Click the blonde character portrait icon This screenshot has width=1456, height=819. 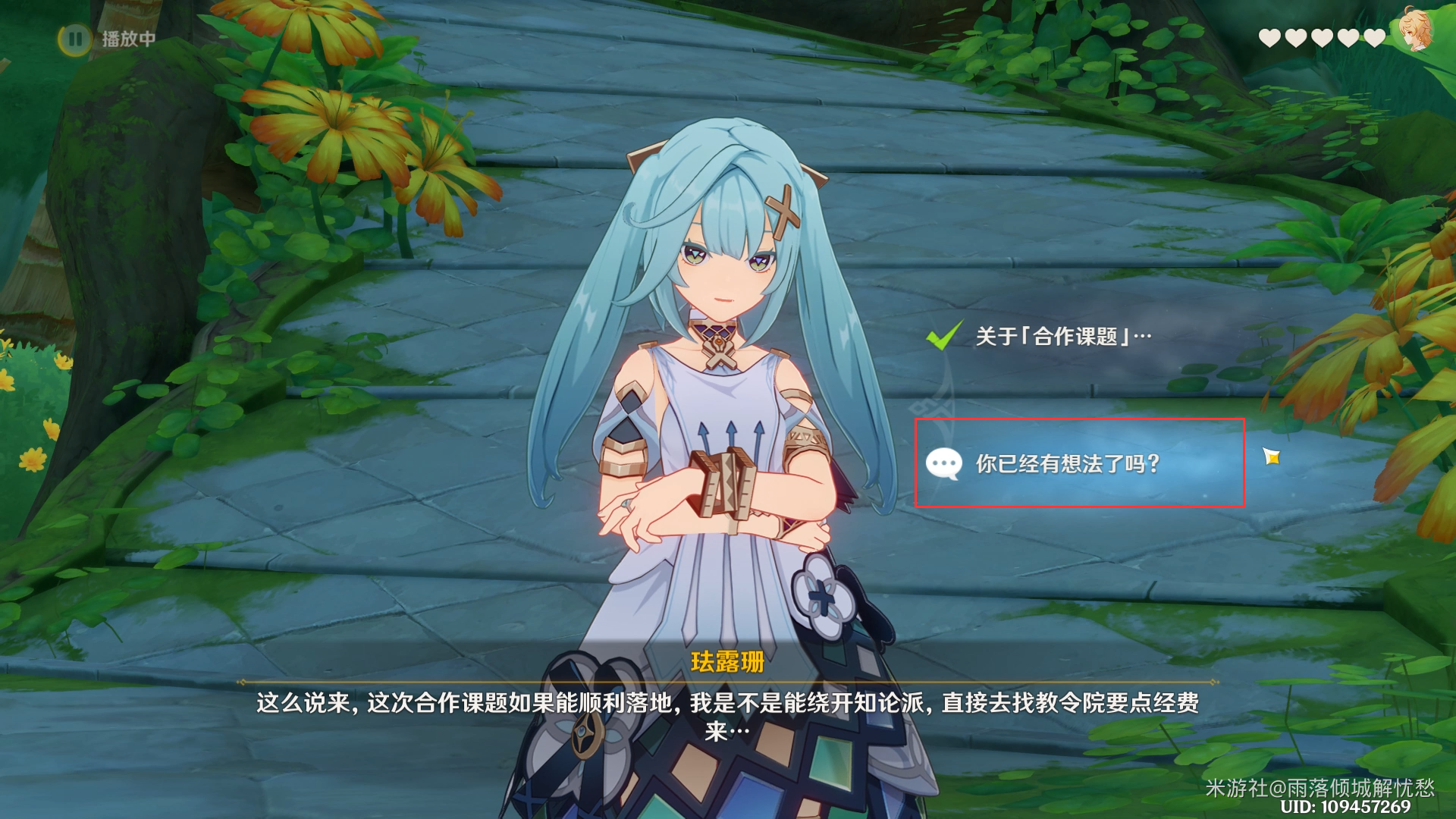[x=1414, y=30]
